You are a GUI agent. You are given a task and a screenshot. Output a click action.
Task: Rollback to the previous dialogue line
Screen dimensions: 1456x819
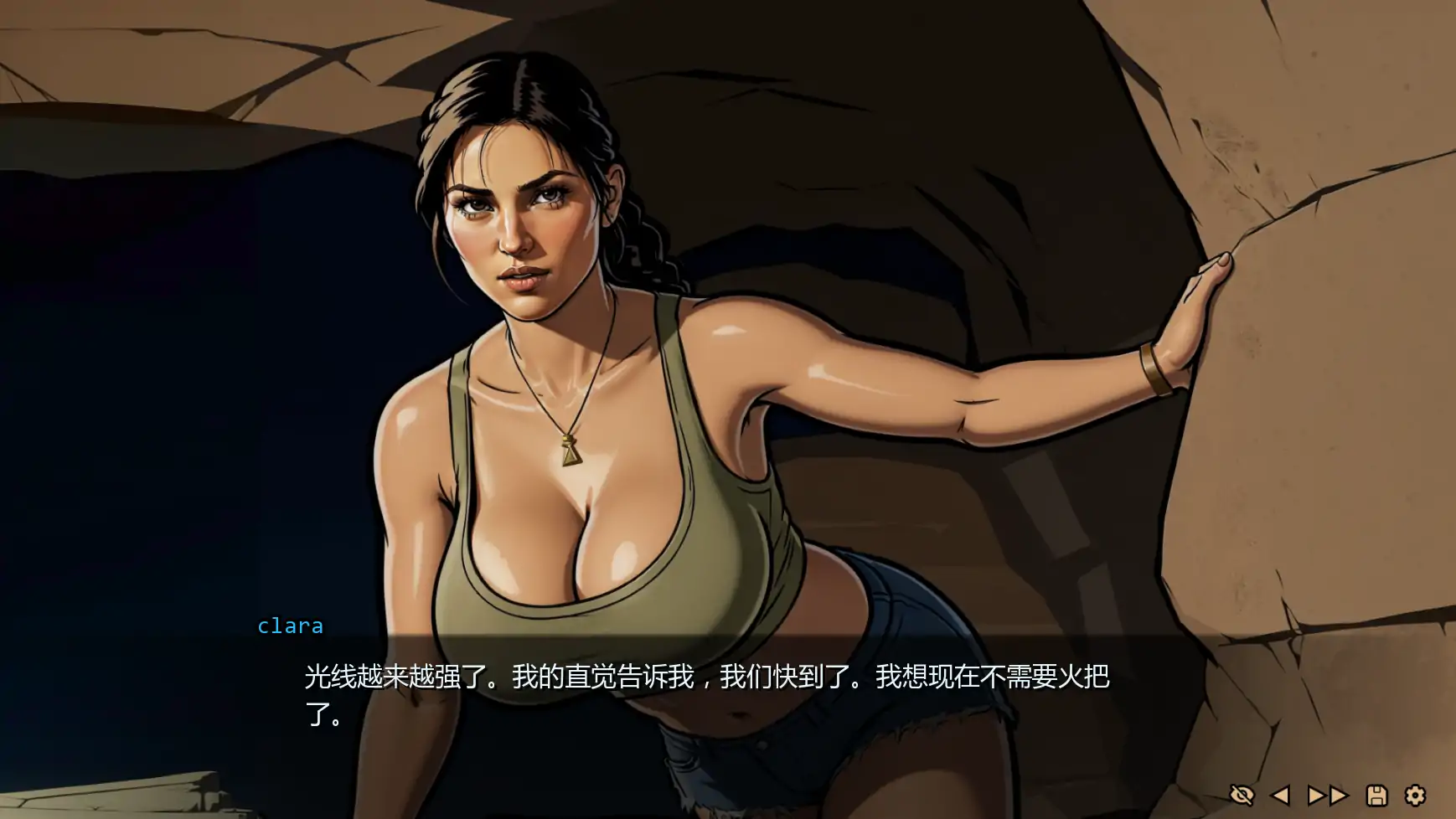(1280, 795)
